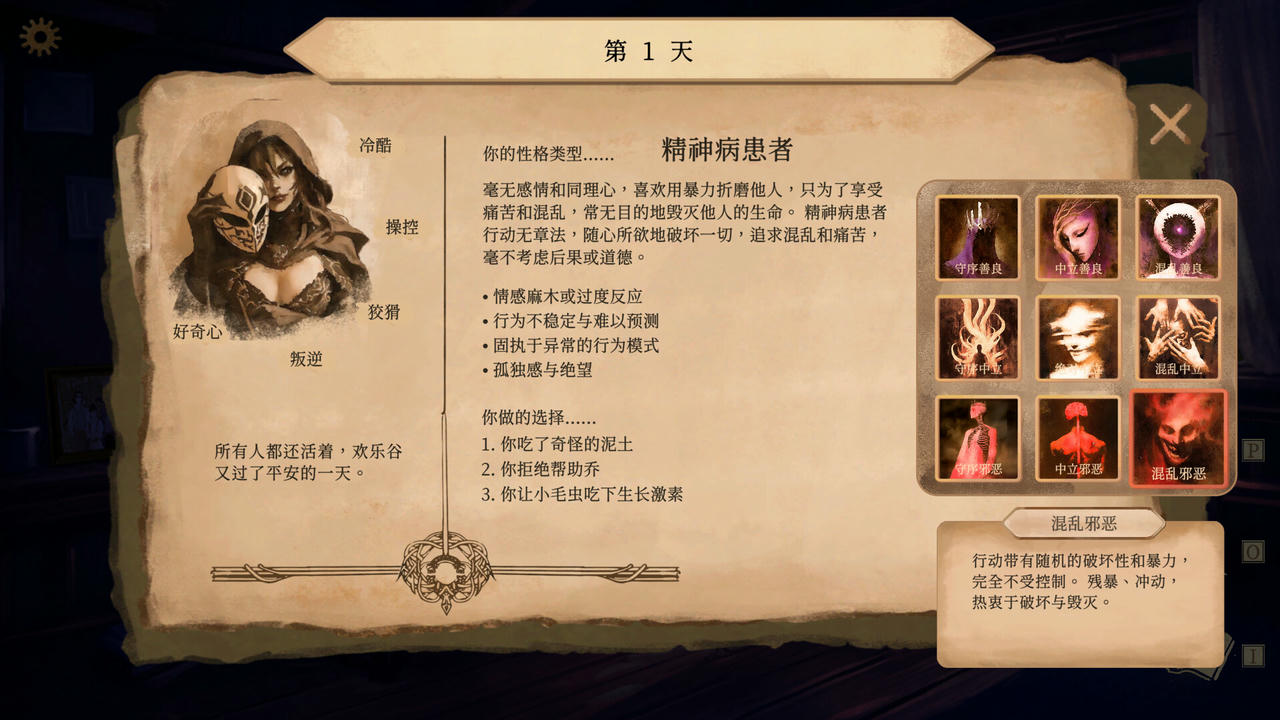Select the 中立善良 alignment icon
The height and width of the screenshot is (720, 1280).
coord(1079,237)
